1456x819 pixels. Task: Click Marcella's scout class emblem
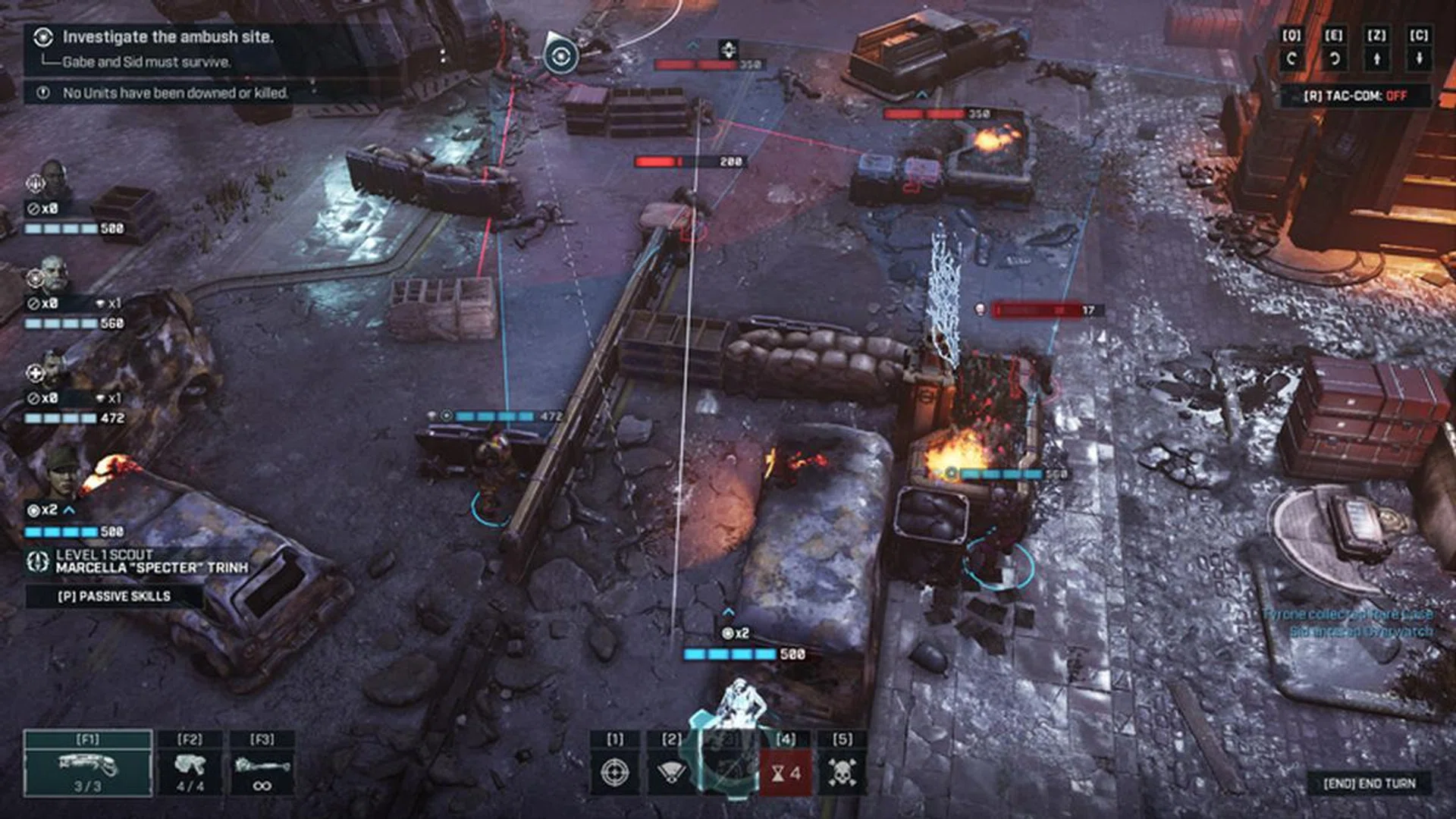[37, 562]
